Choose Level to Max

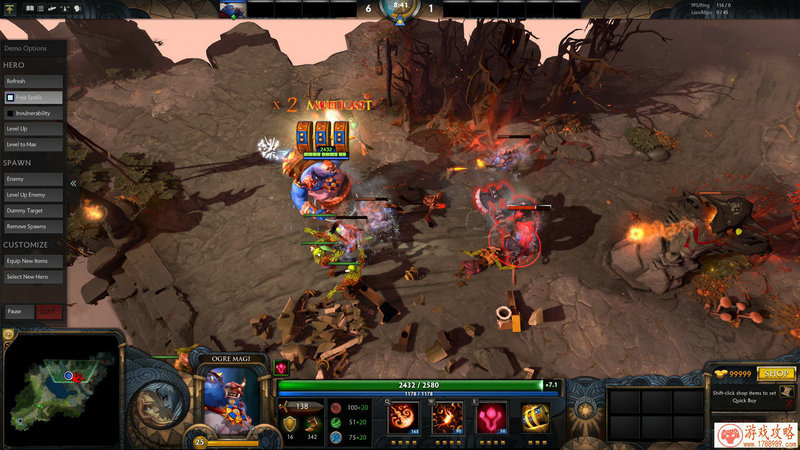point(34,145)
